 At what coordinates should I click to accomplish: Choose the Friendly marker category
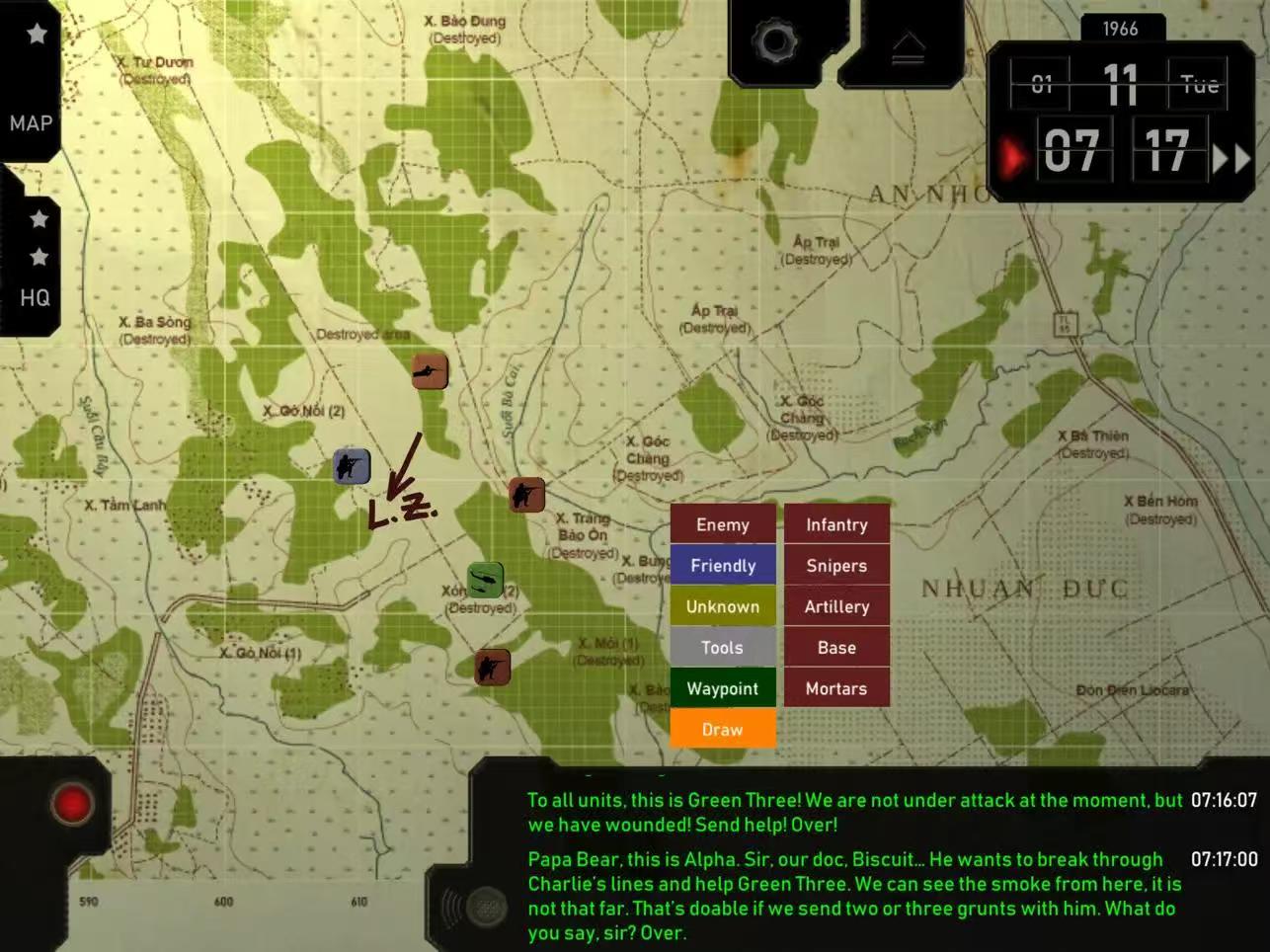pyautogui.click(x=723, y=566)
